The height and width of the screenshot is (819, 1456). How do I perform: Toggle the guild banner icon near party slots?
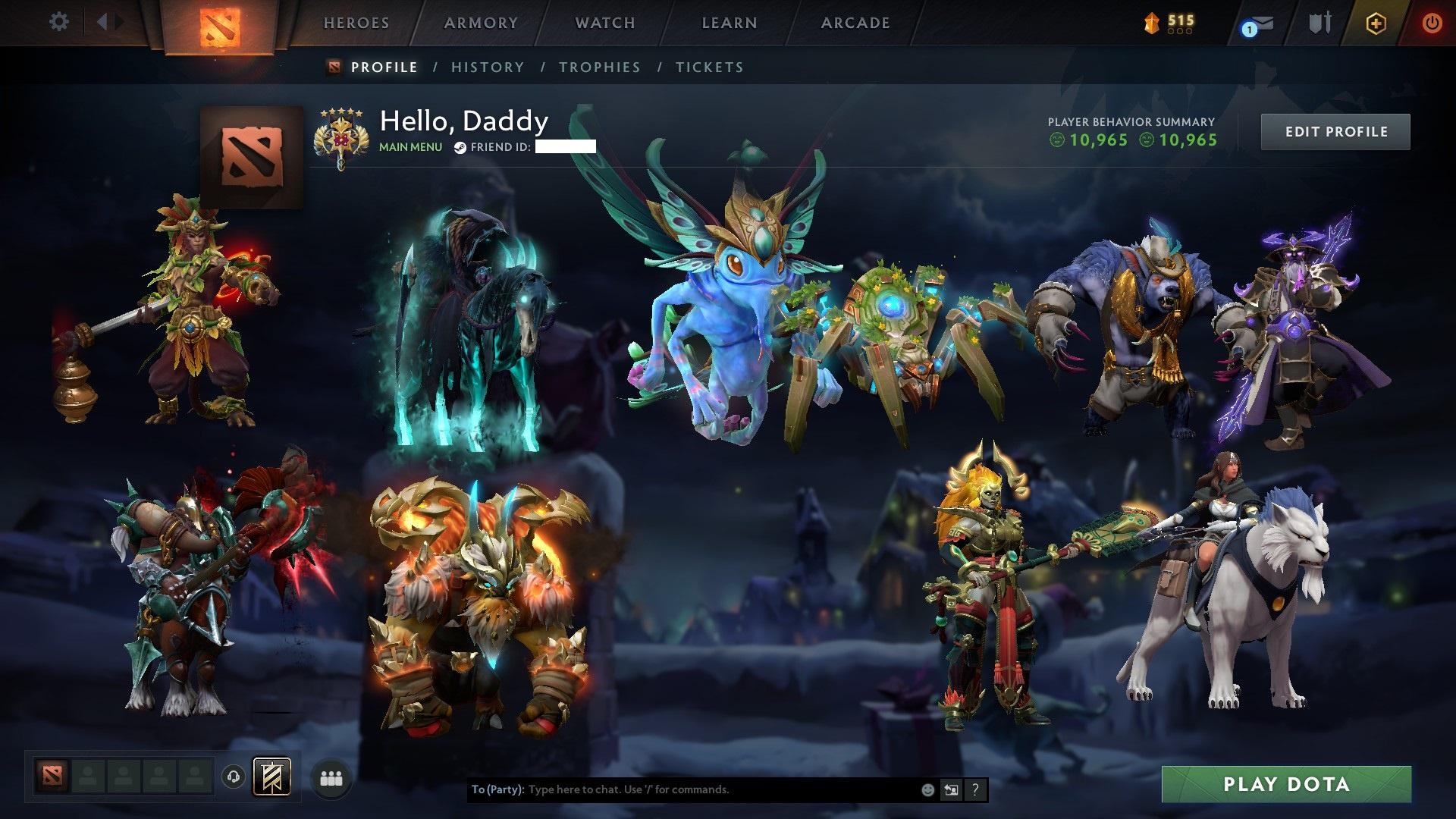273,777
